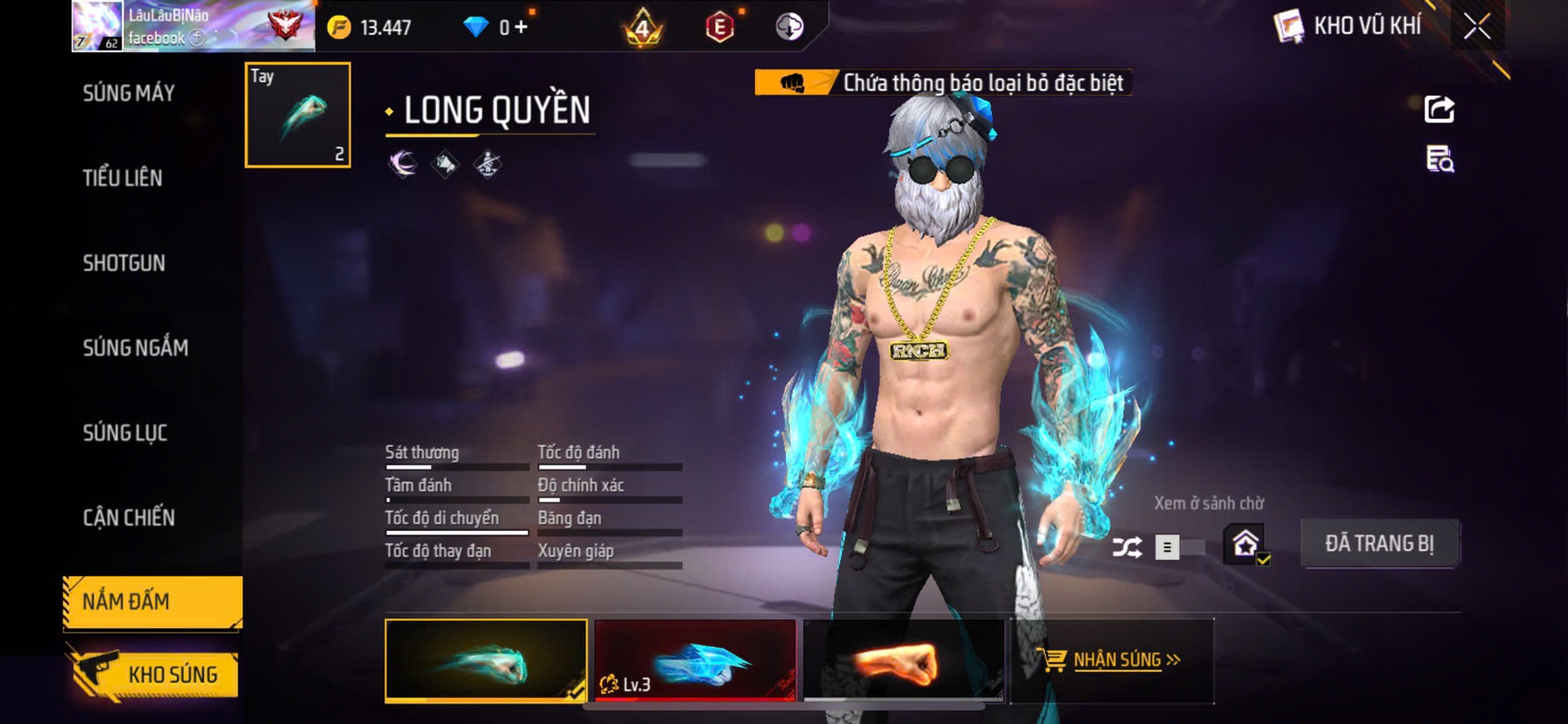The image size is (1568, 724).
Task: Open the skin details search icon
Action: 1439,158
